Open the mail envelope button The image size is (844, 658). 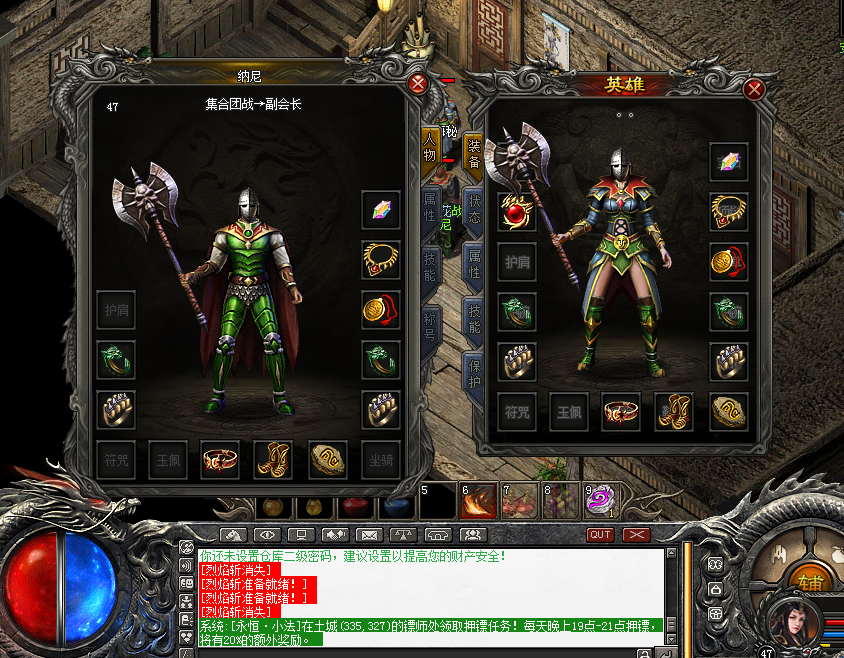(x=369, y=535)
